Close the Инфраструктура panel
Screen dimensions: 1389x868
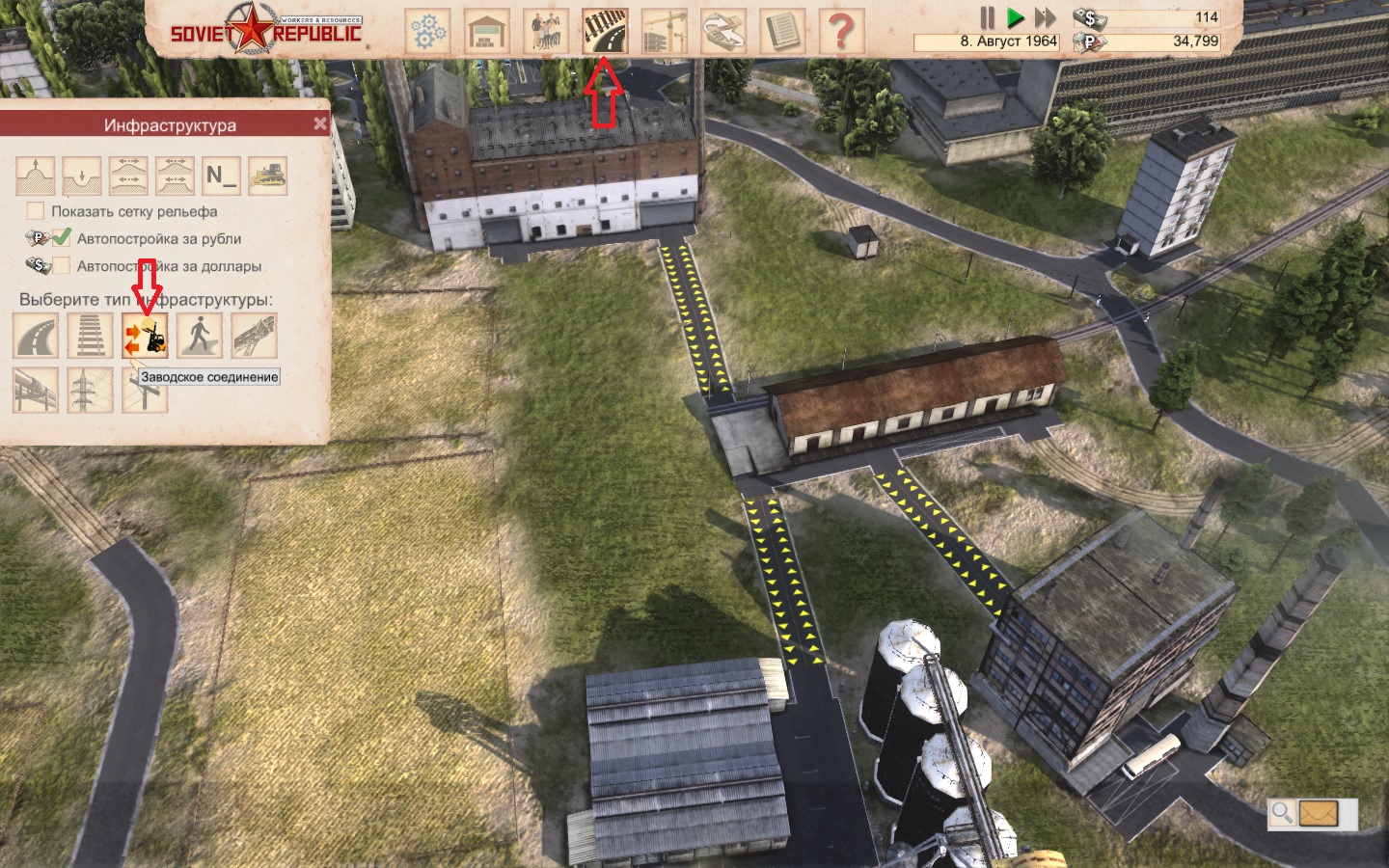click(x=320, y=124)
